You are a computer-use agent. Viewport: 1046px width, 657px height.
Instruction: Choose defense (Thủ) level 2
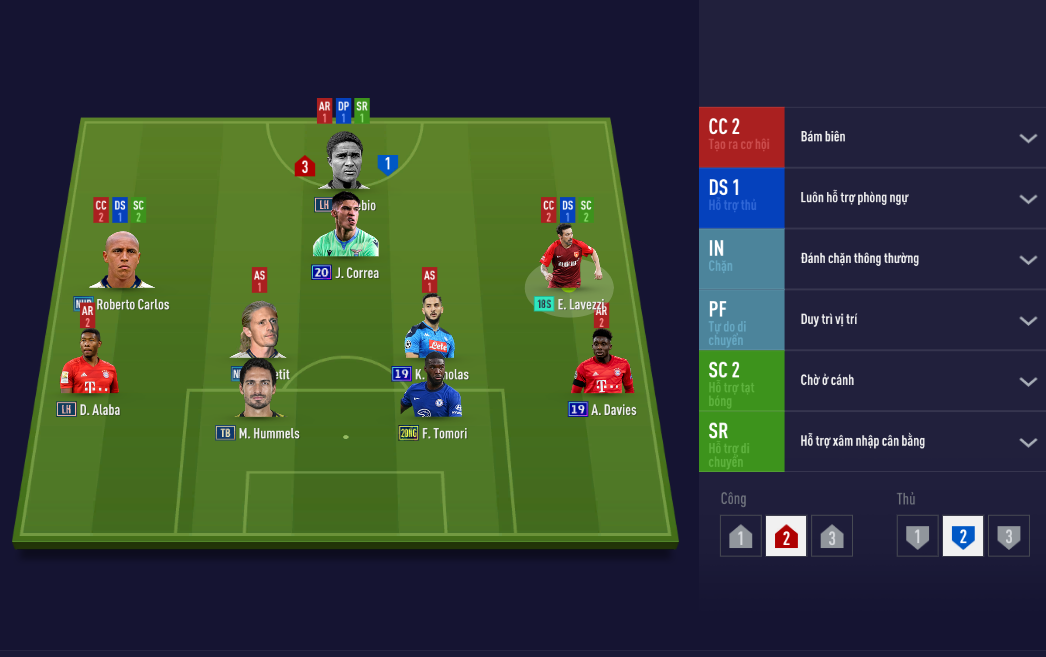coord(962,537)
